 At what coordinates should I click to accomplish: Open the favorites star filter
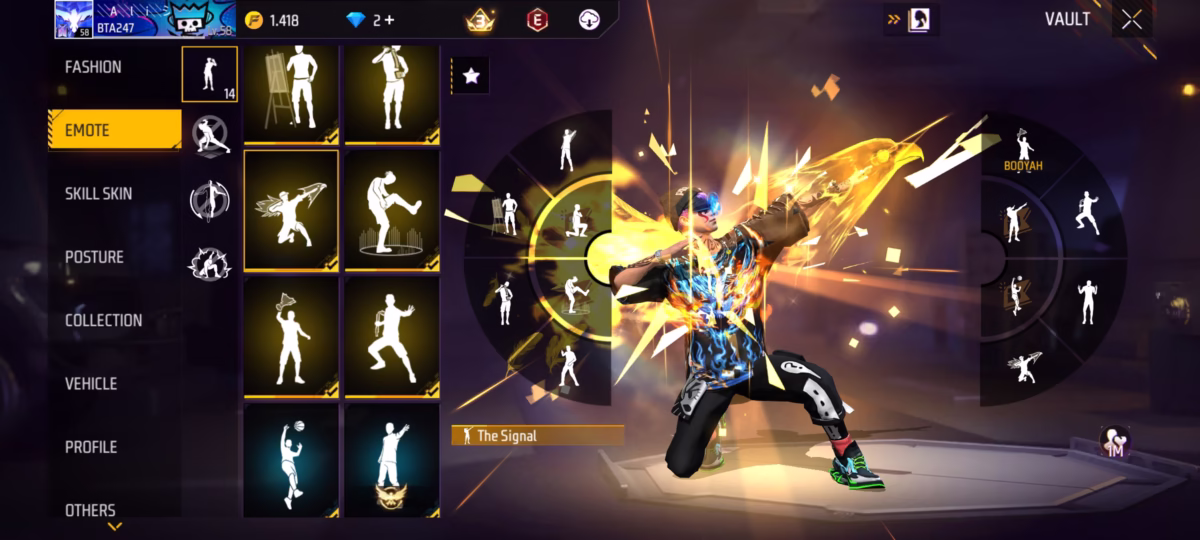click(471, 75)
